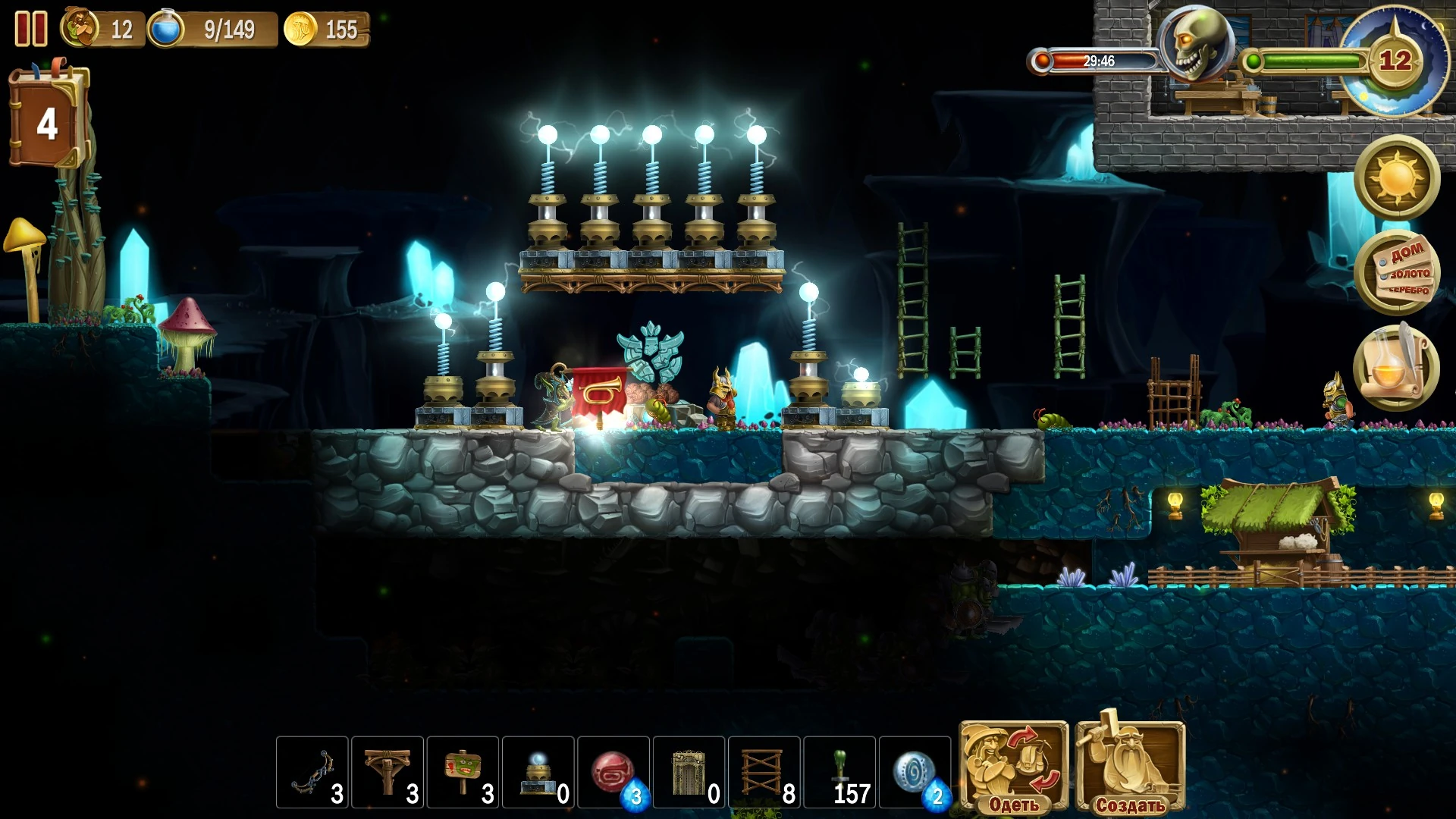The width and height of the screenshot is (1456, 819).
Task: Open the wooden signs waypoint button
Action: [1397, 272]
